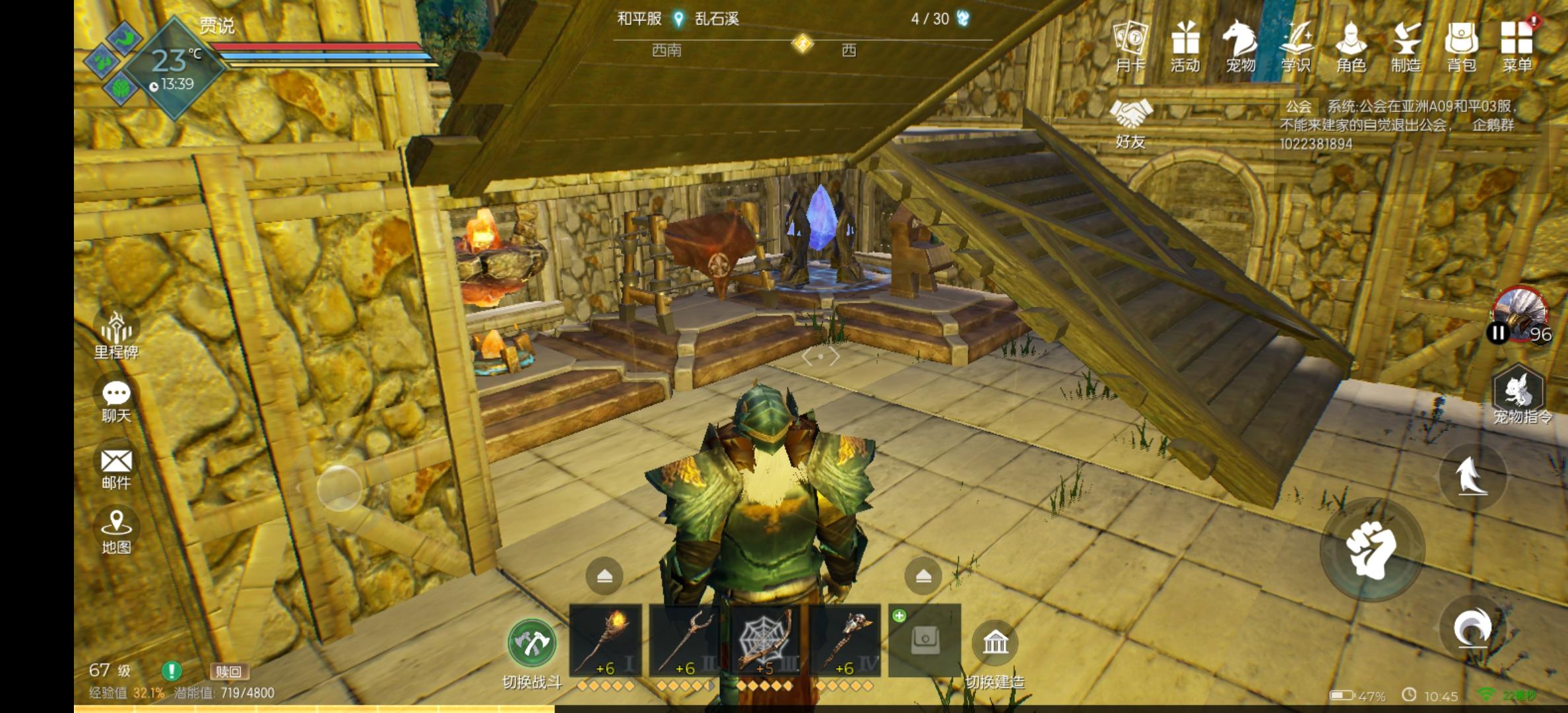Open the 里程碑 milestones panel

(x=116, y=335)
